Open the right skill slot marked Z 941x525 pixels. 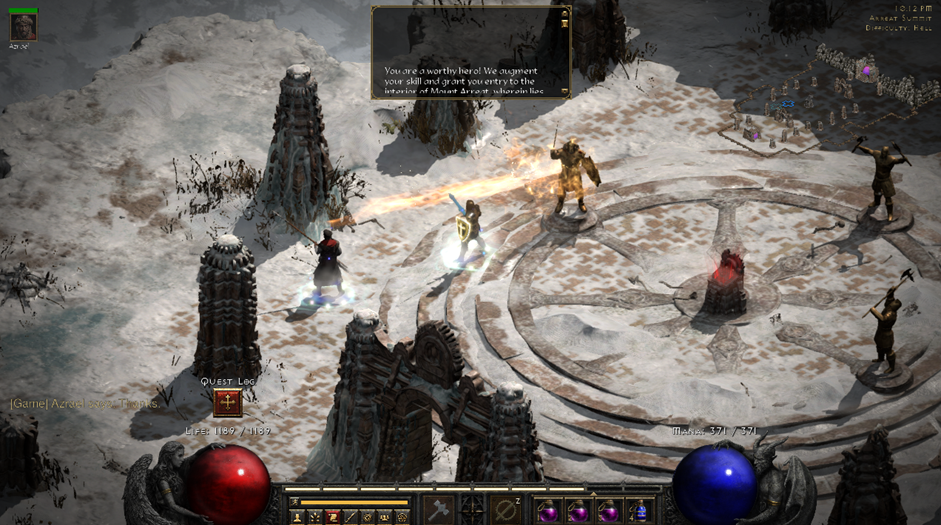(x=505, y=508)
